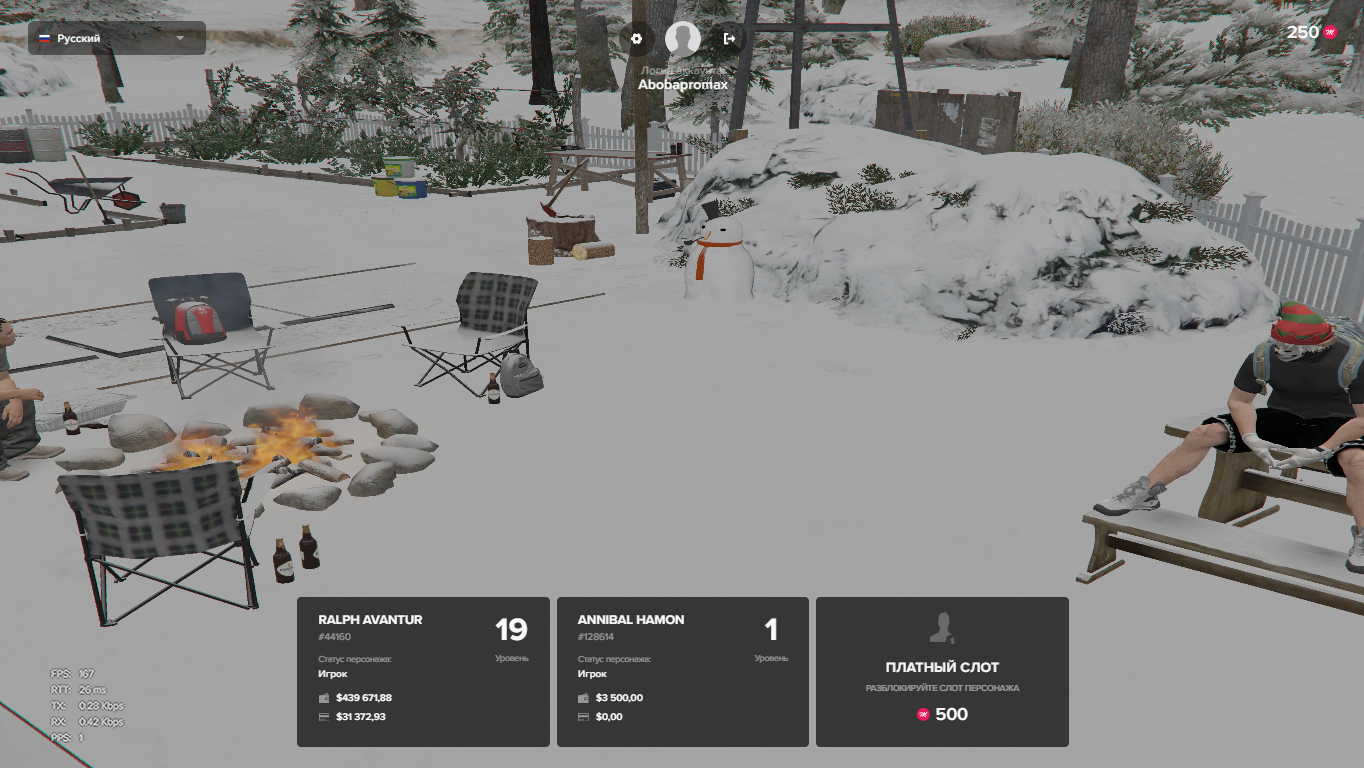Open settings with the gear icon
This screenshot has width=1364, height=768.
[636, 39]
